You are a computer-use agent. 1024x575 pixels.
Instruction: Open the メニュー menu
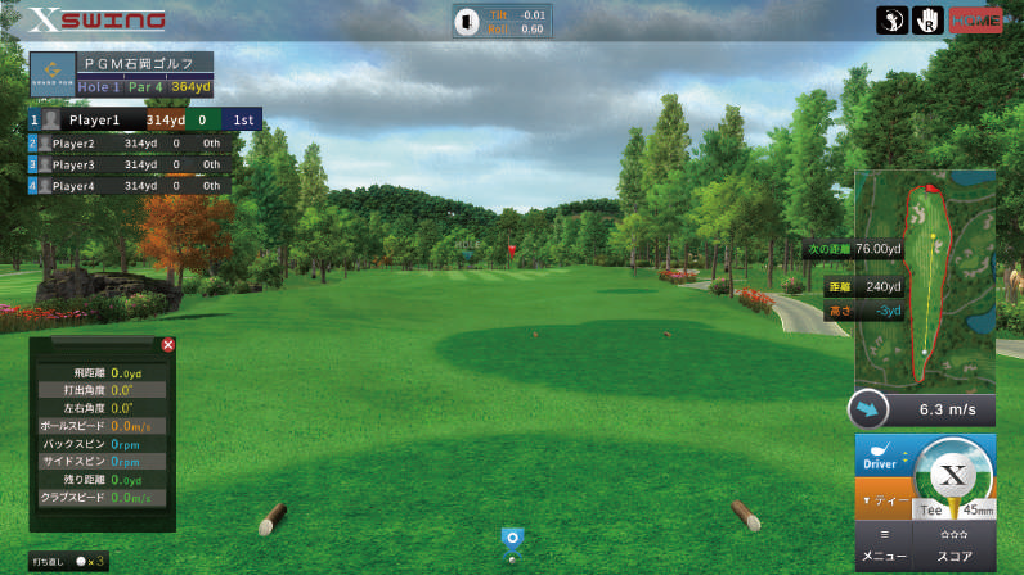pyautogui.click(x=884, y=548)
